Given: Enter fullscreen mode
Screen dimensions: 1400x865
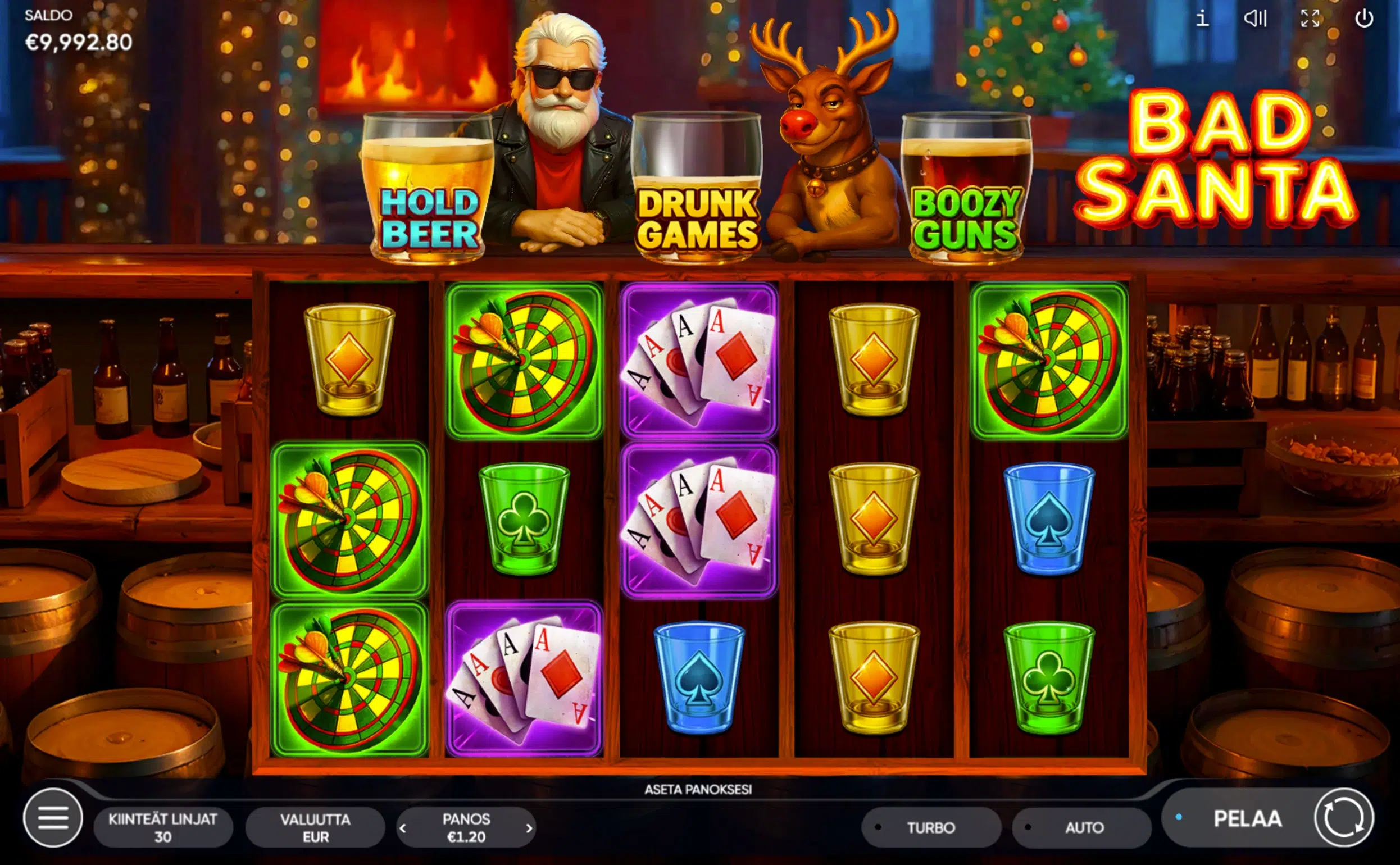Looking at the screenshot, I should (x=1310, y=19).
